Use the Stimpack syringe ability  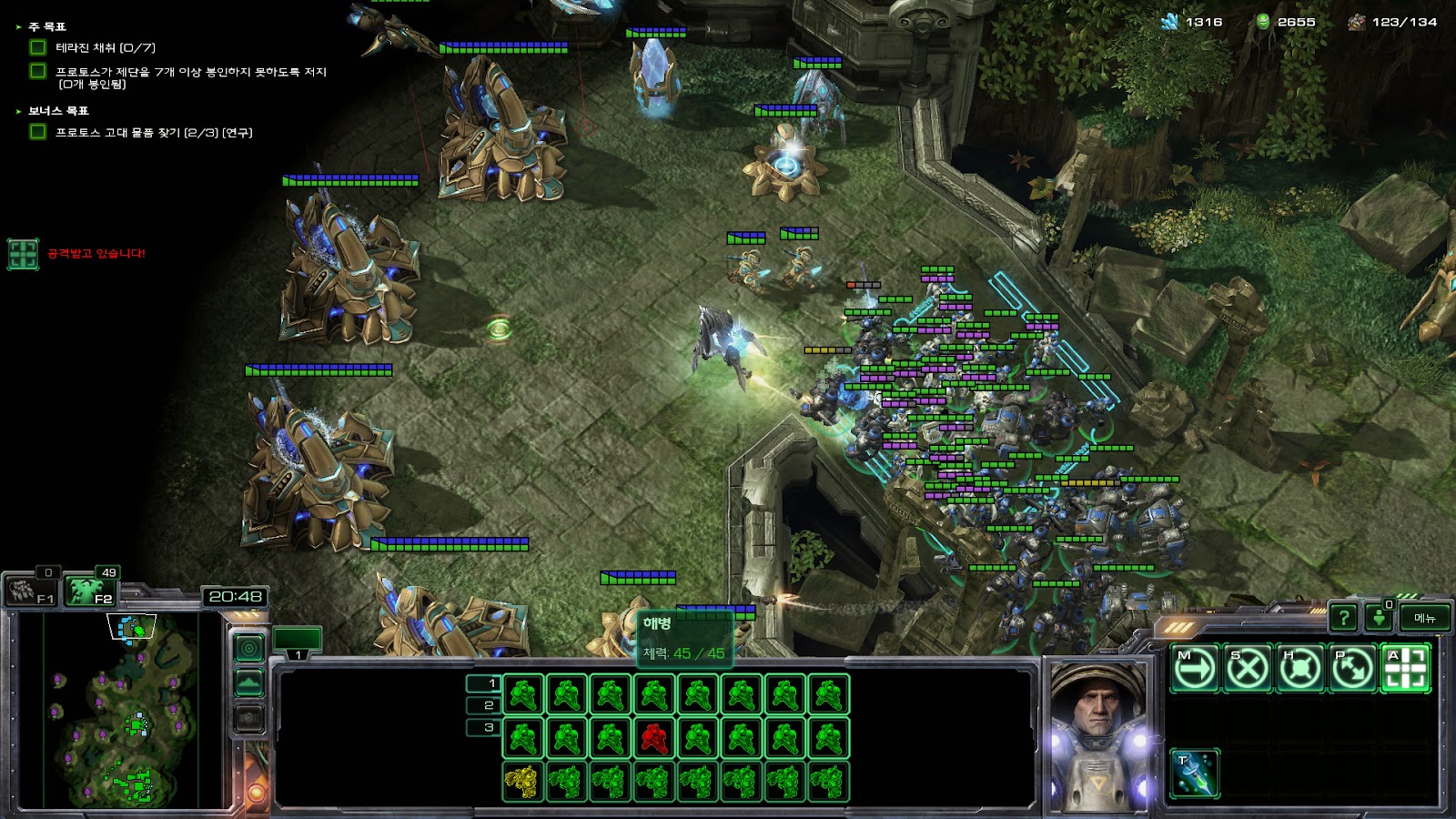click(x=1194, y=773)
